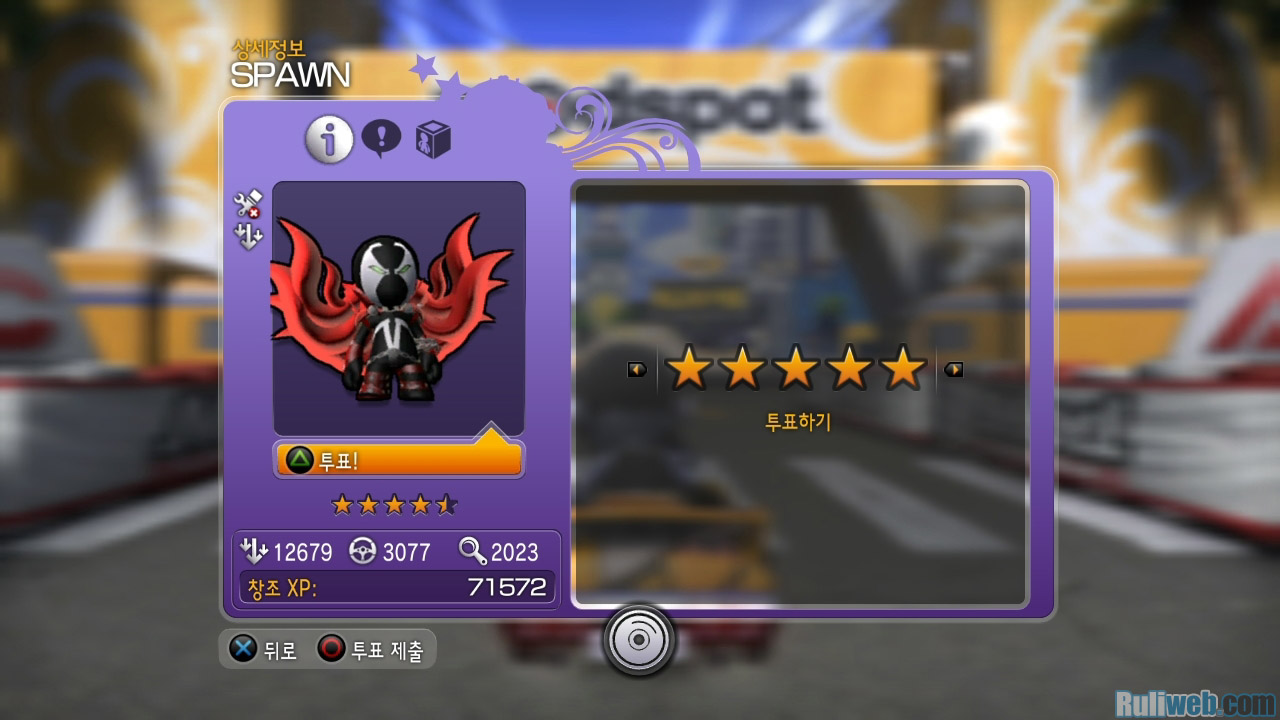Select the SPAWN character thumbnail
Screen dimensions: 1280x720
coord(398,308)
